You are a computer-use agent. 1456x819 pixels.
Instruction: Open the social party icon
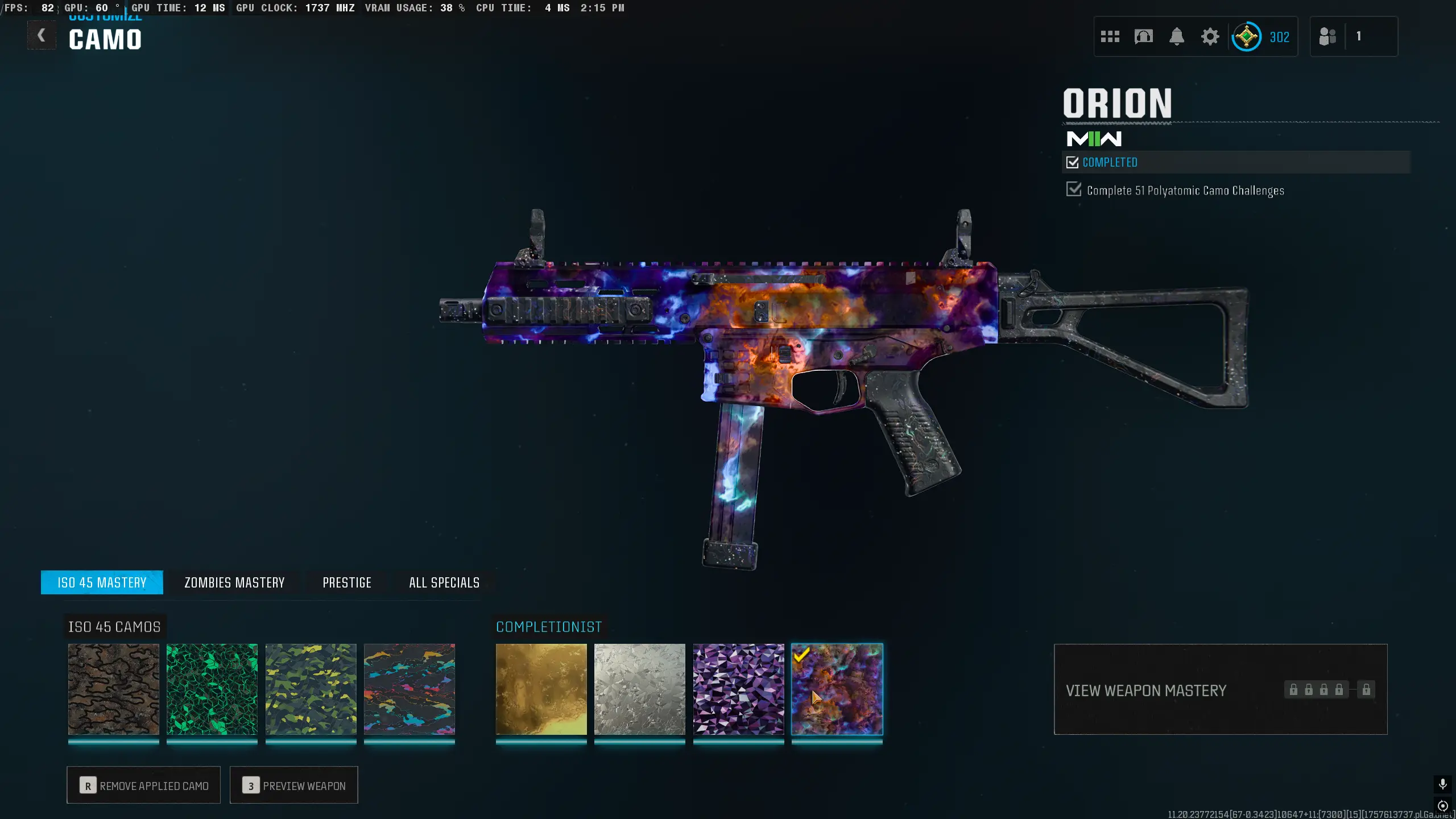pos(1327,37)
